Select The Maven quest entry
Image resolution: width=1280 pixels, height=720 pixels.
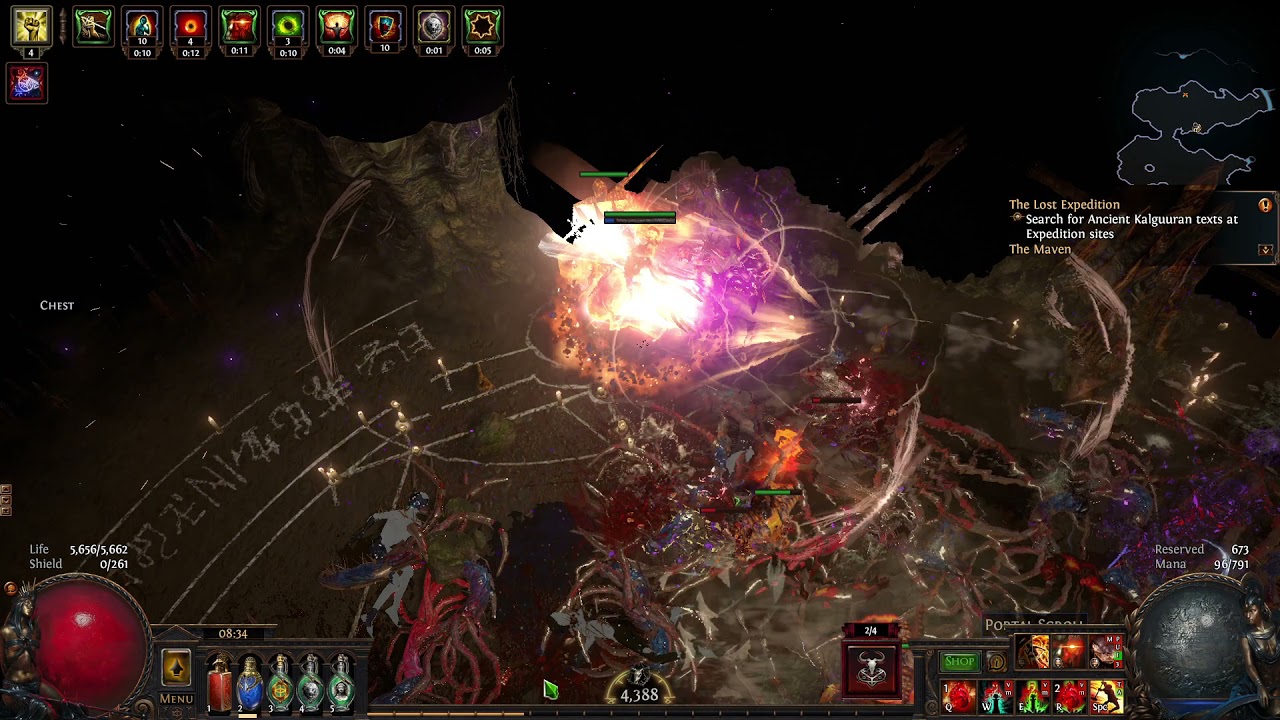[x=1040, y=249]
